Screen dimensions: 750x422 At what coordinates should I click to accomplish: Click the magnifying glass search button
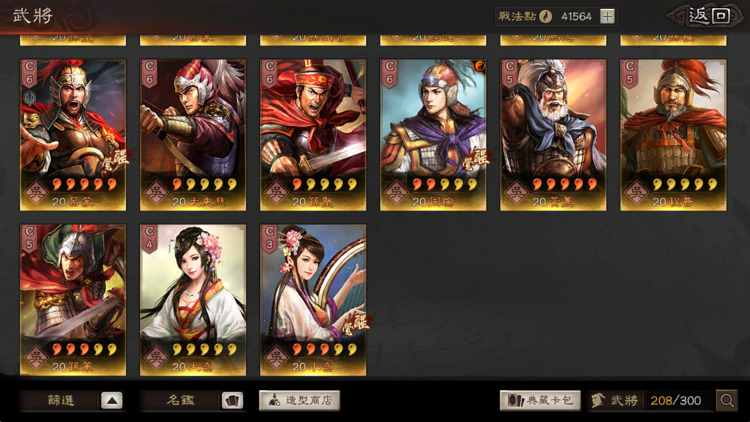[727, 400]
